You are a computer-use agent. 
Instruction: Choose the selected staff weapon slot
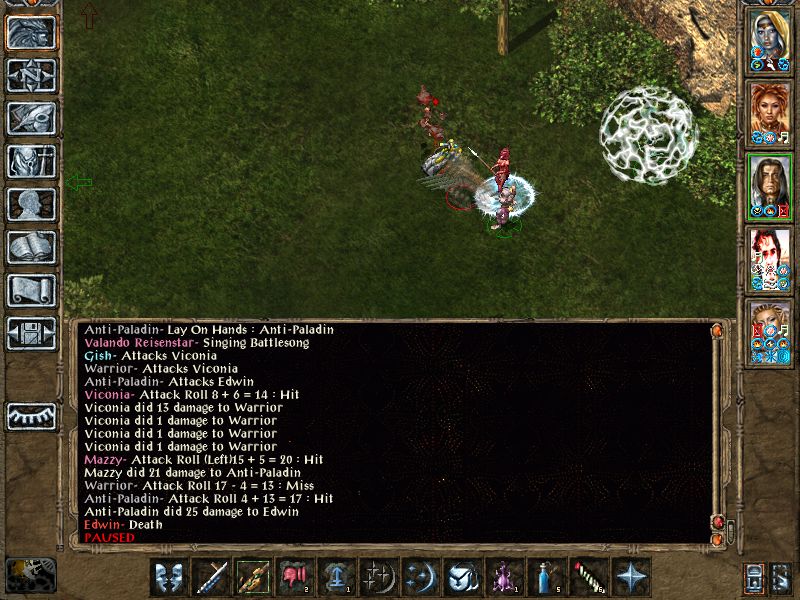(254, 577)
